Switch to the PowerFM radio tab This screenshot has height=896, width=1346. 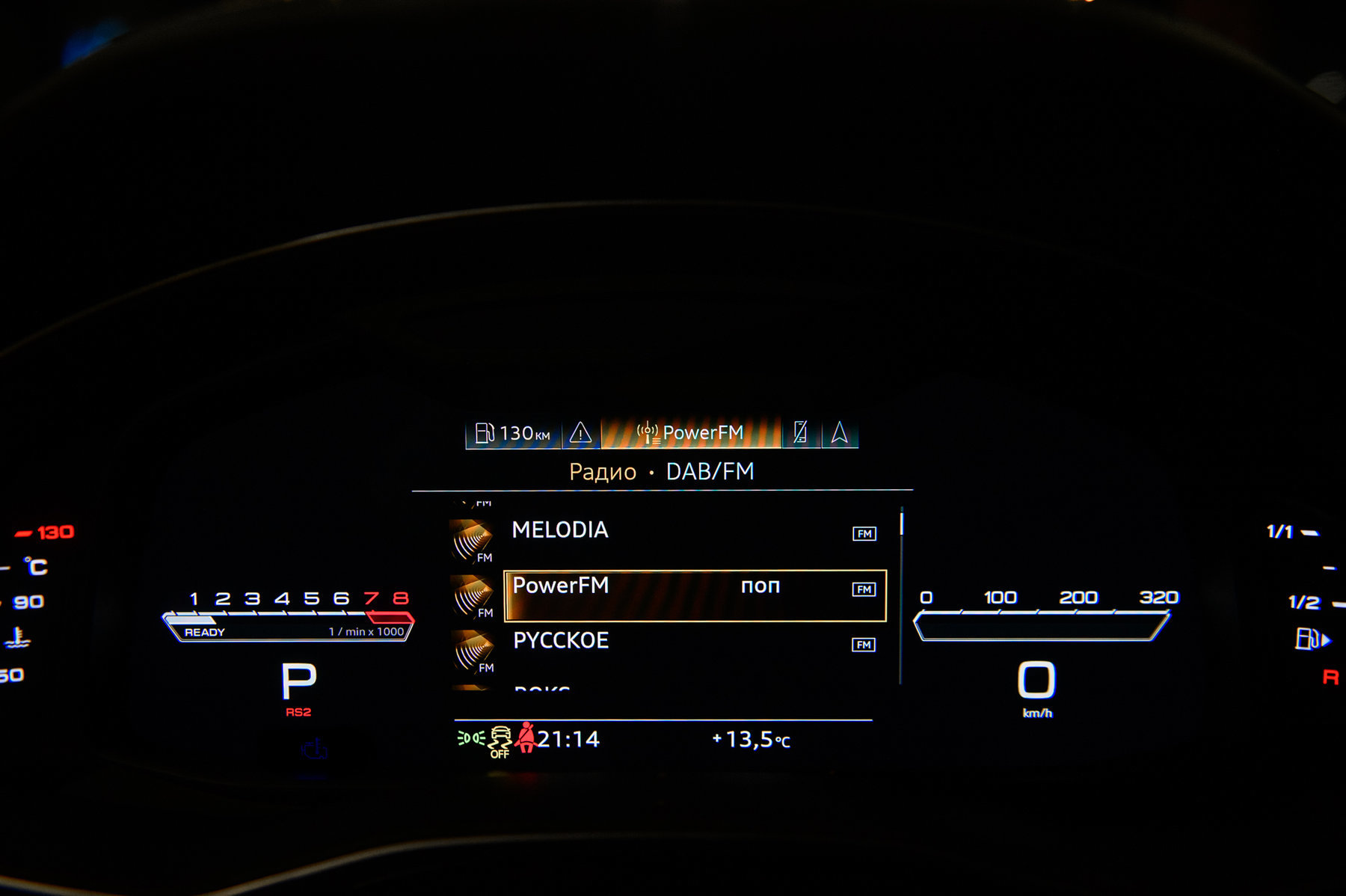tap(690, 433)
